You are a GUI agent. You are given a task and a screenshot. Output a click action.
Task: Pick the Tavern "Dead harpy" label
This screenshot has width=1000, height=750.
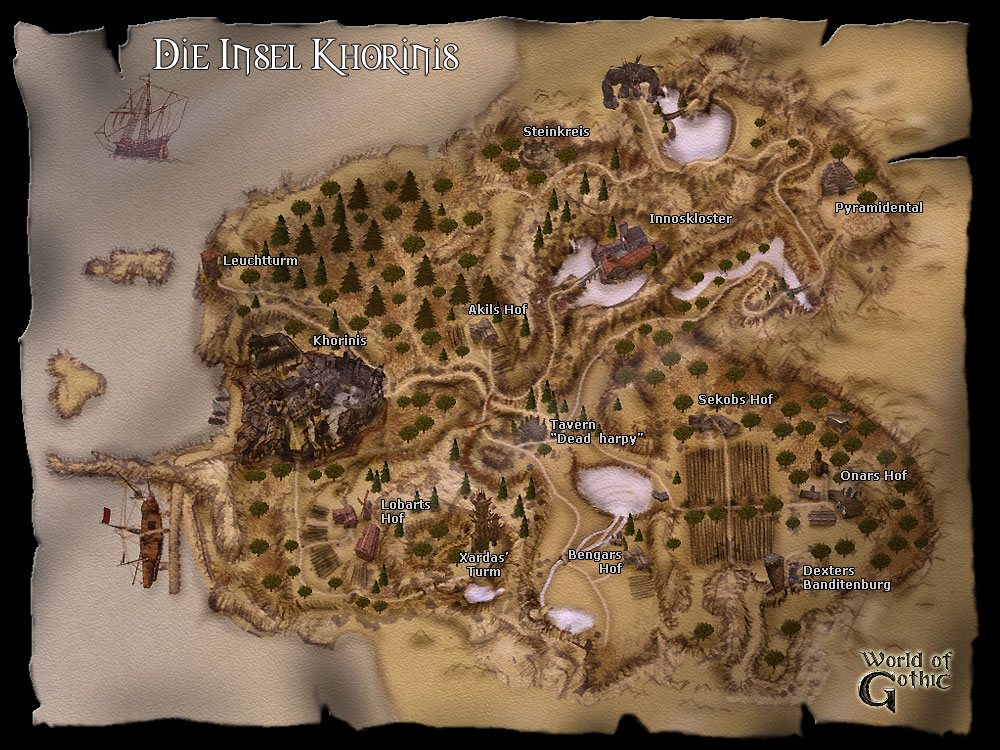tap(595, 432)
